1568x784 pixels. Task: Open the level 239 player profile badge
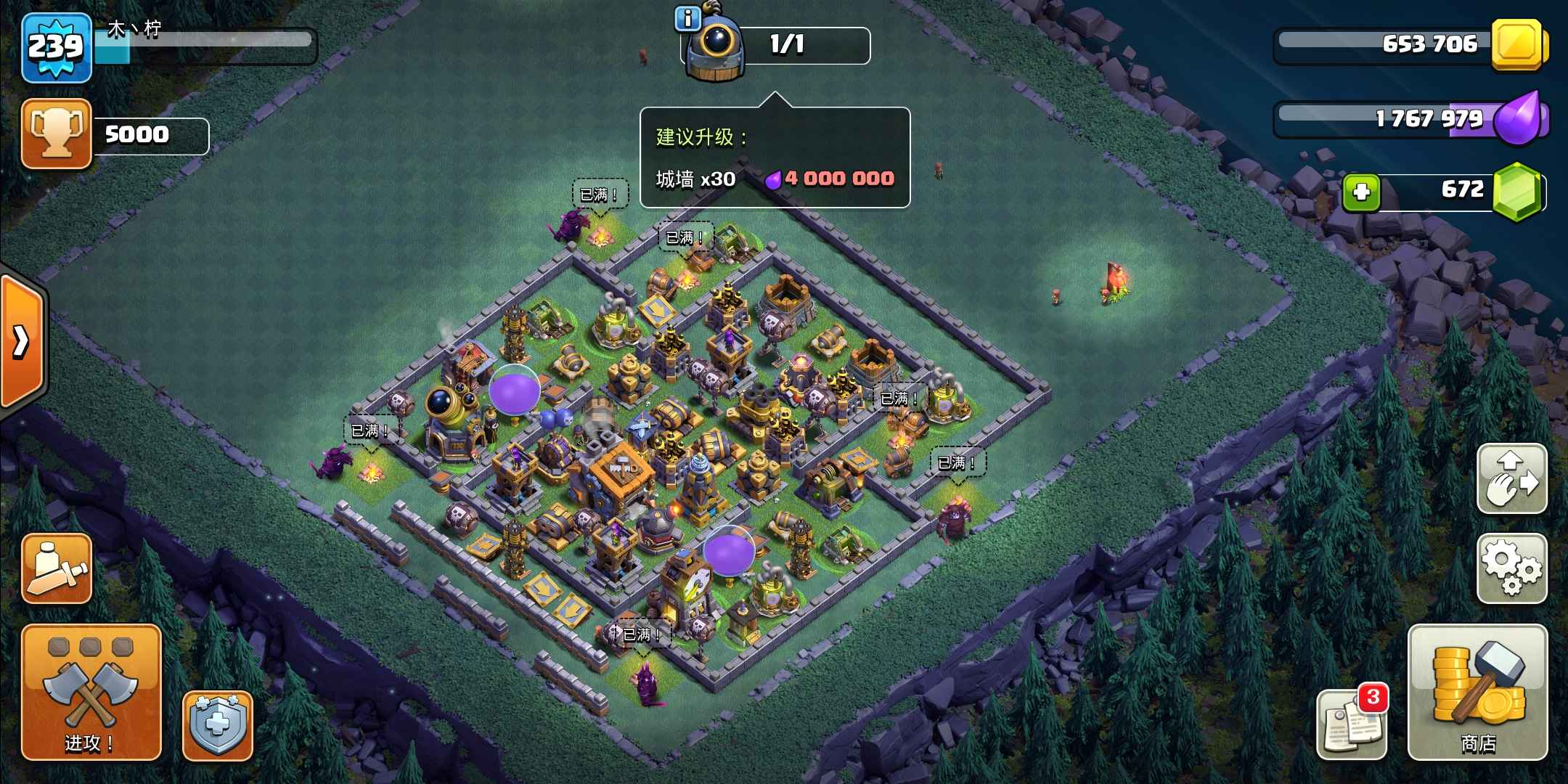pyautogui.click(x=57, y=47)
